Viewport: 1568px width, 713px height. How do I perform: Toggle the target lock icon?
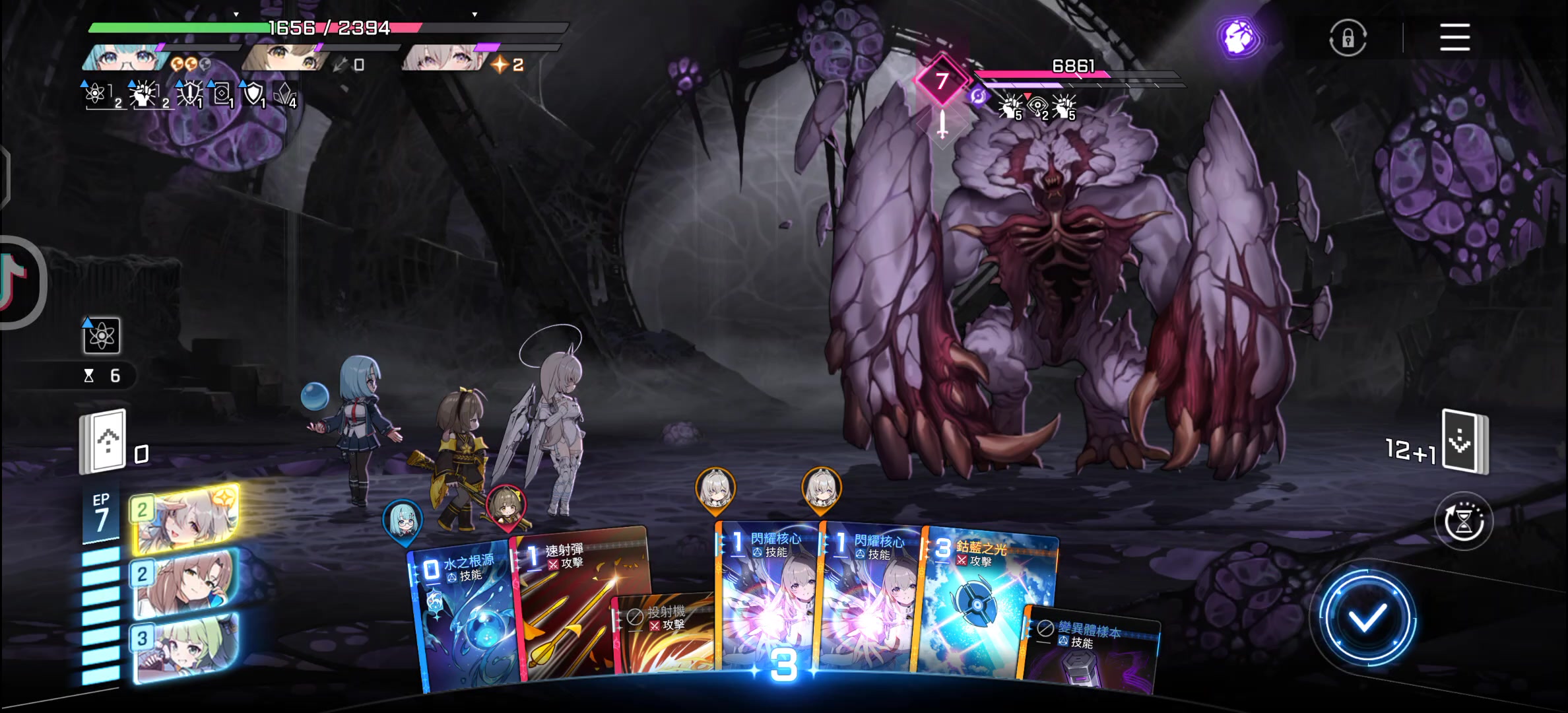coord(1348,38)
